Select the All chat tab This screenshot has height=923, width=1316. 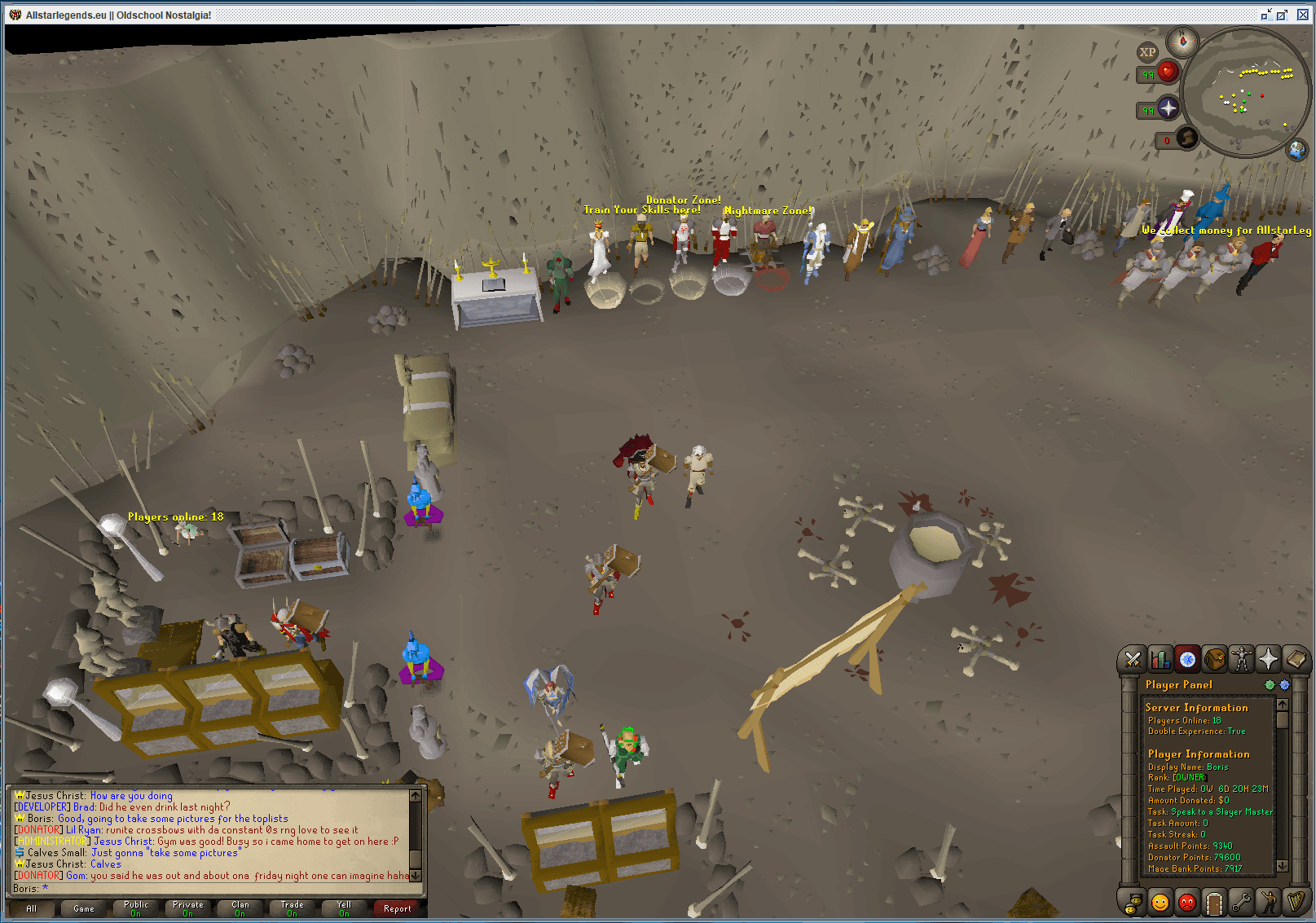pyautogui.click(x=31, y=908)
